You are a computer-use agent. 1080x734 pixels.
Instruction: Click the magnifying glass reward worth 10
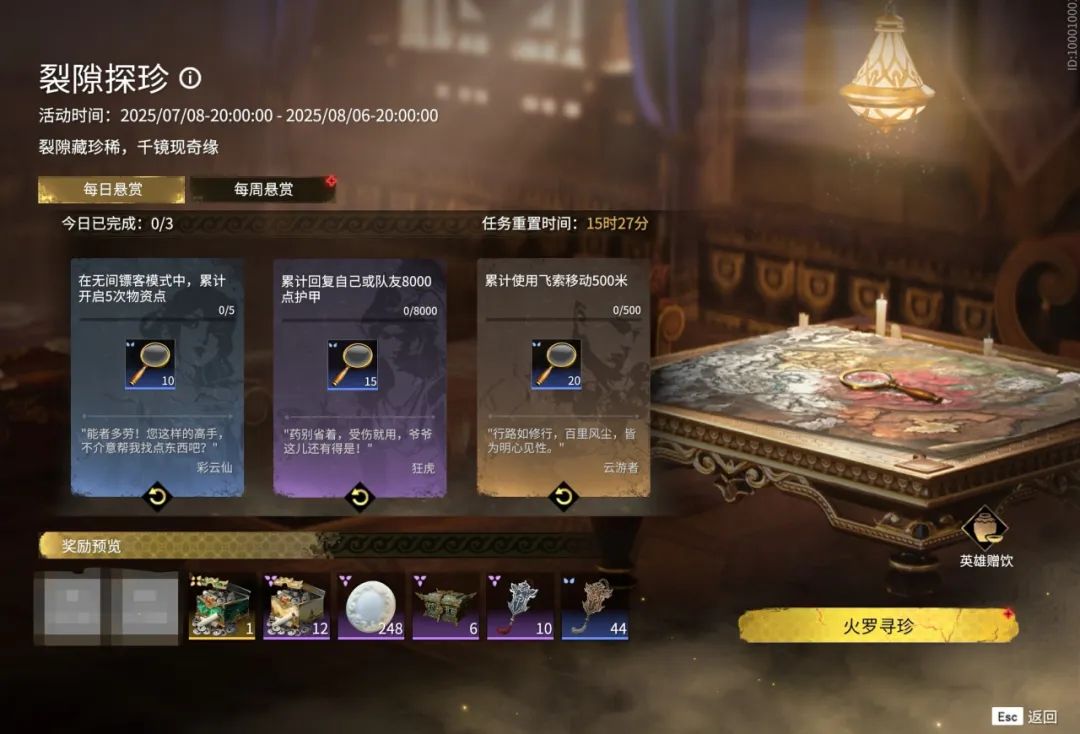(x=150, y=364)
